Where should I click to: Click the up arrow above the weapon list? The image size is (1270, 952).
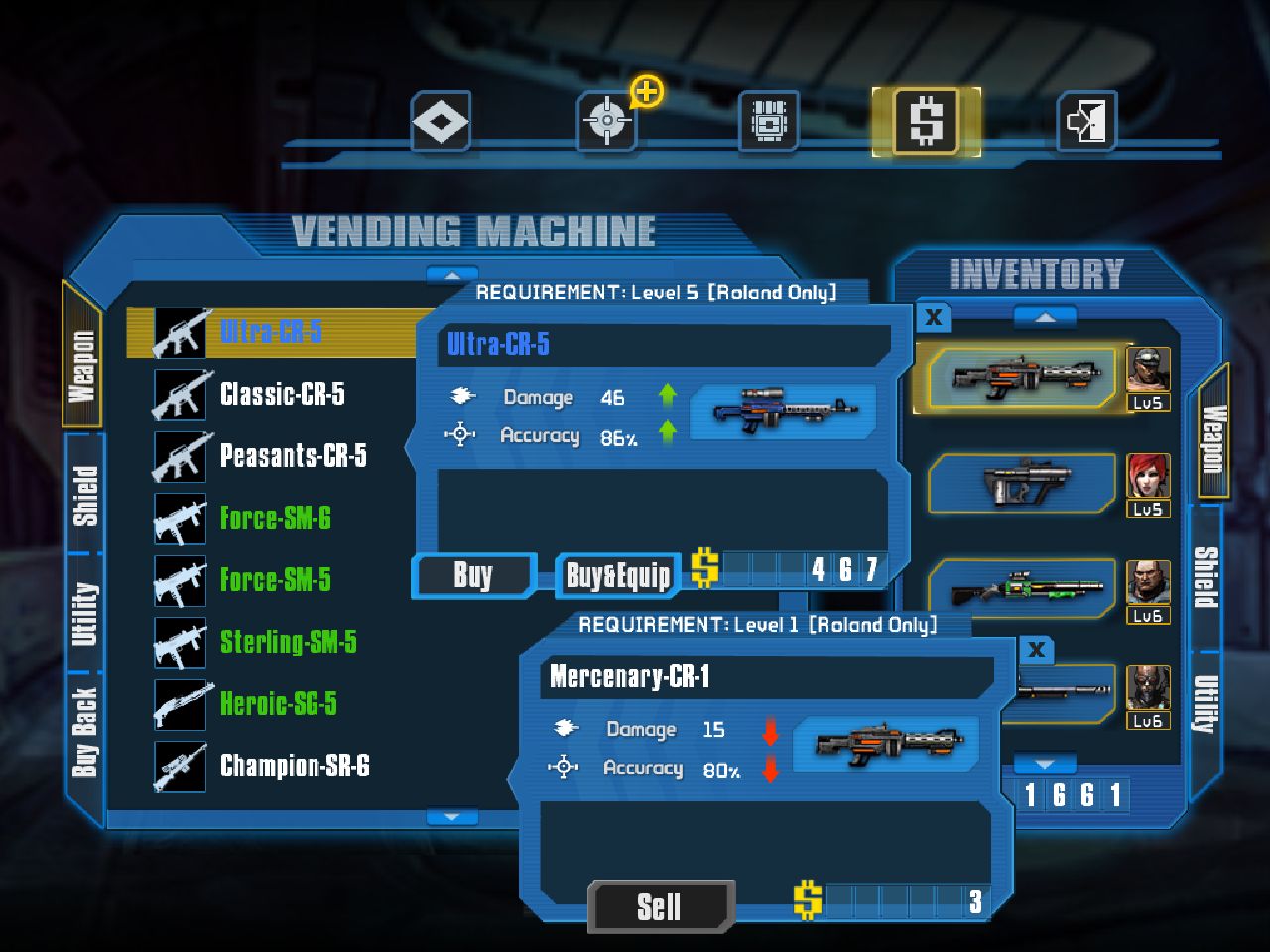pos(453,275)
